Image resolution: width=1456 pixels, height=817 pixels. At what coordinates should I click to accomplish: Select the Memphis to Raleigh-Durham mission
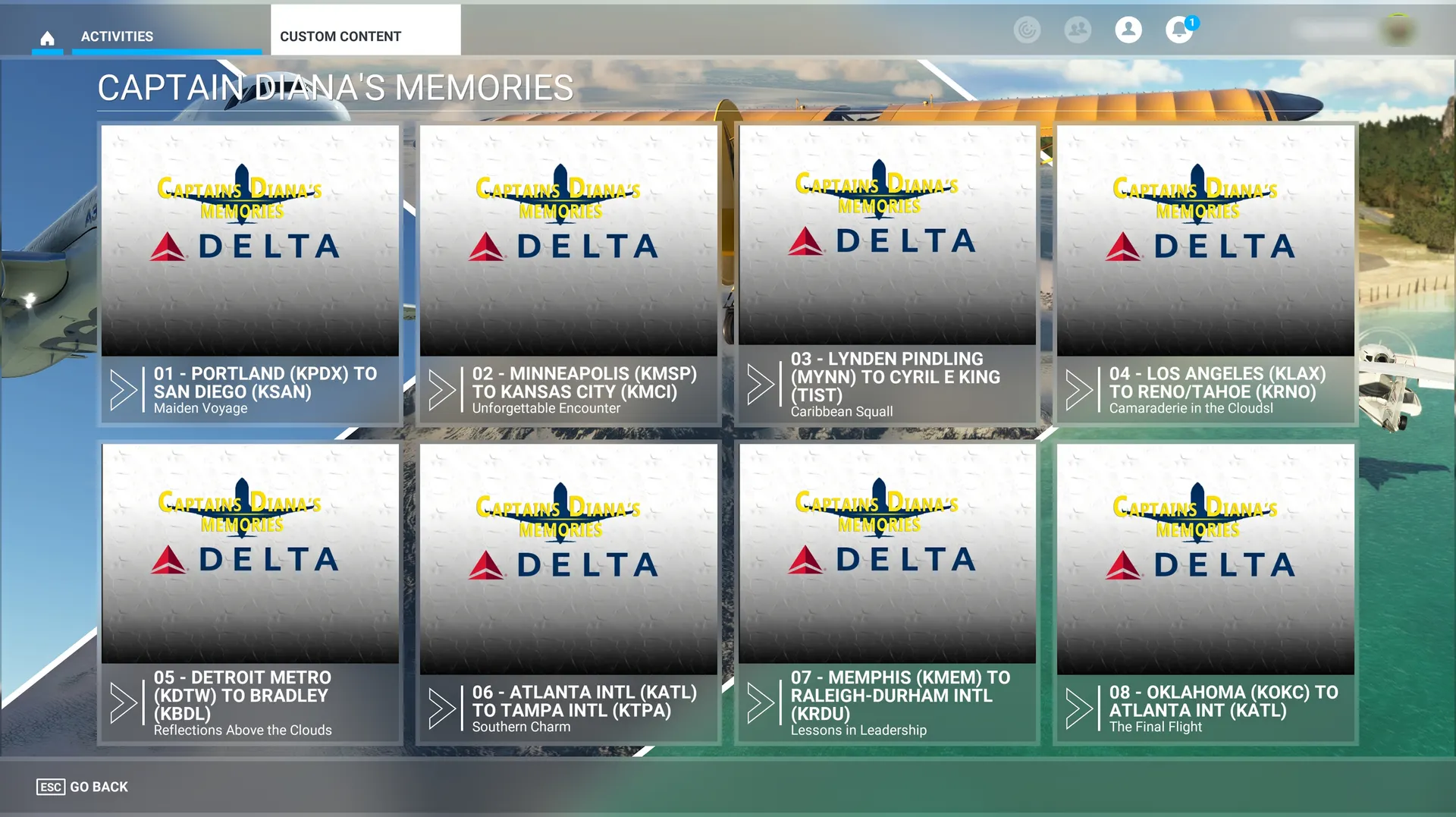[x=887, y=592]
